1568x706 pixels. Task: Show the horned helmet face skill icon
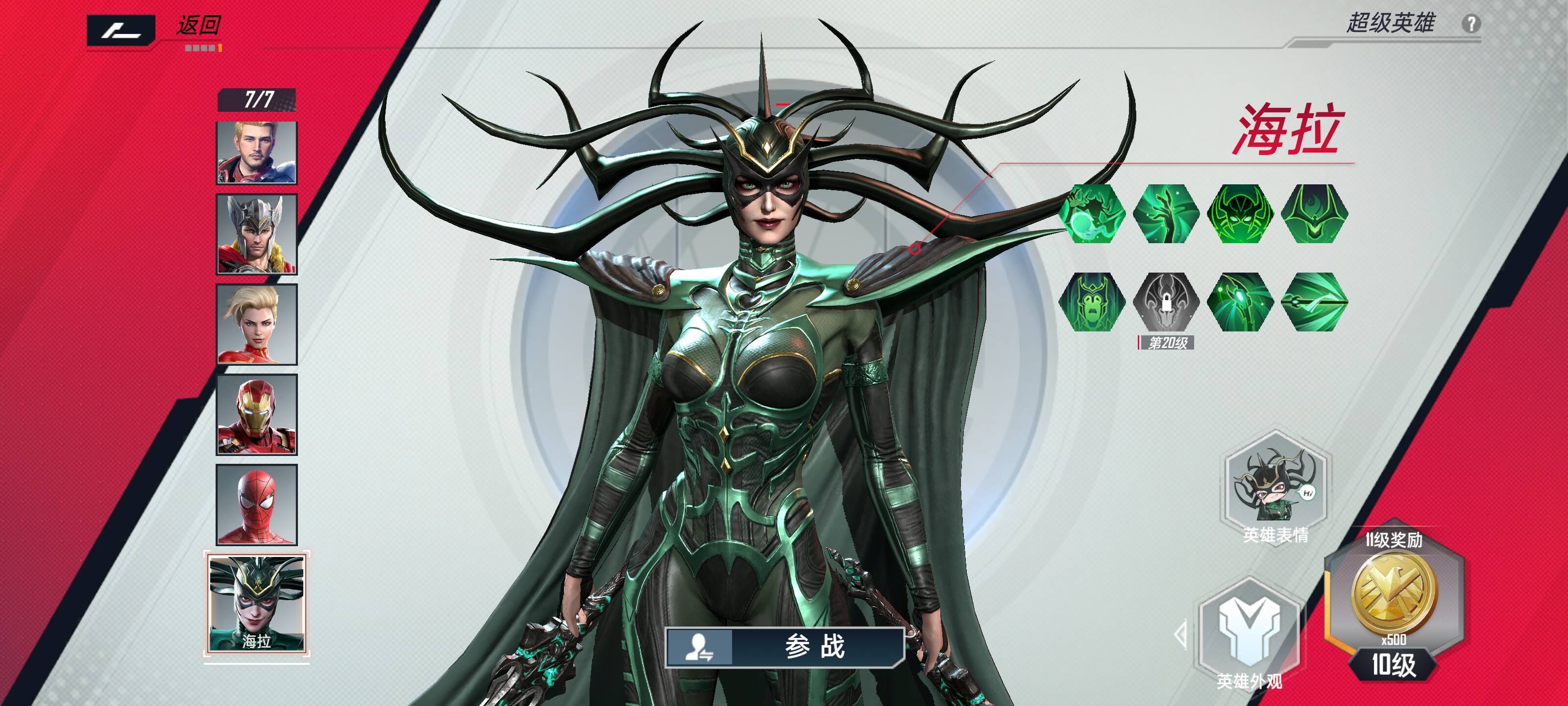[x=1241, y=214]
